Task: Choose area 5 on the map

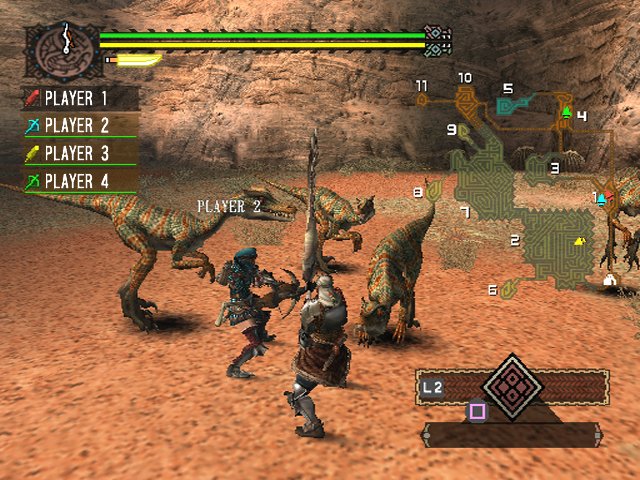Action: coord(508,90)
